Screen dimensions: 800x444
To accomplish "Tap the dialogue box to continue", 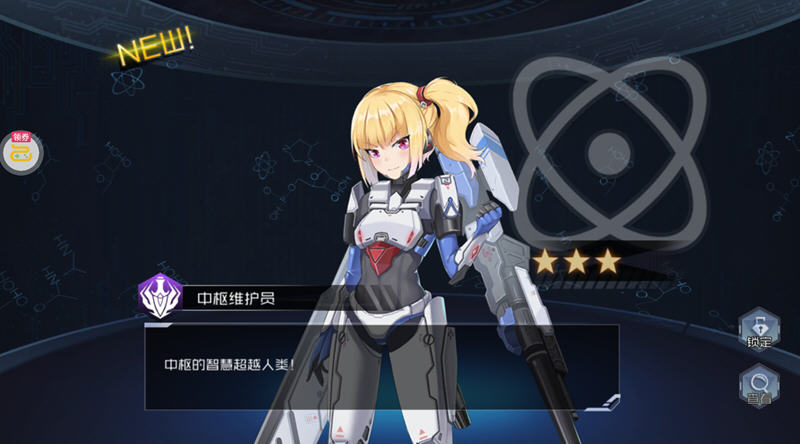I will (x=380, y=366).
